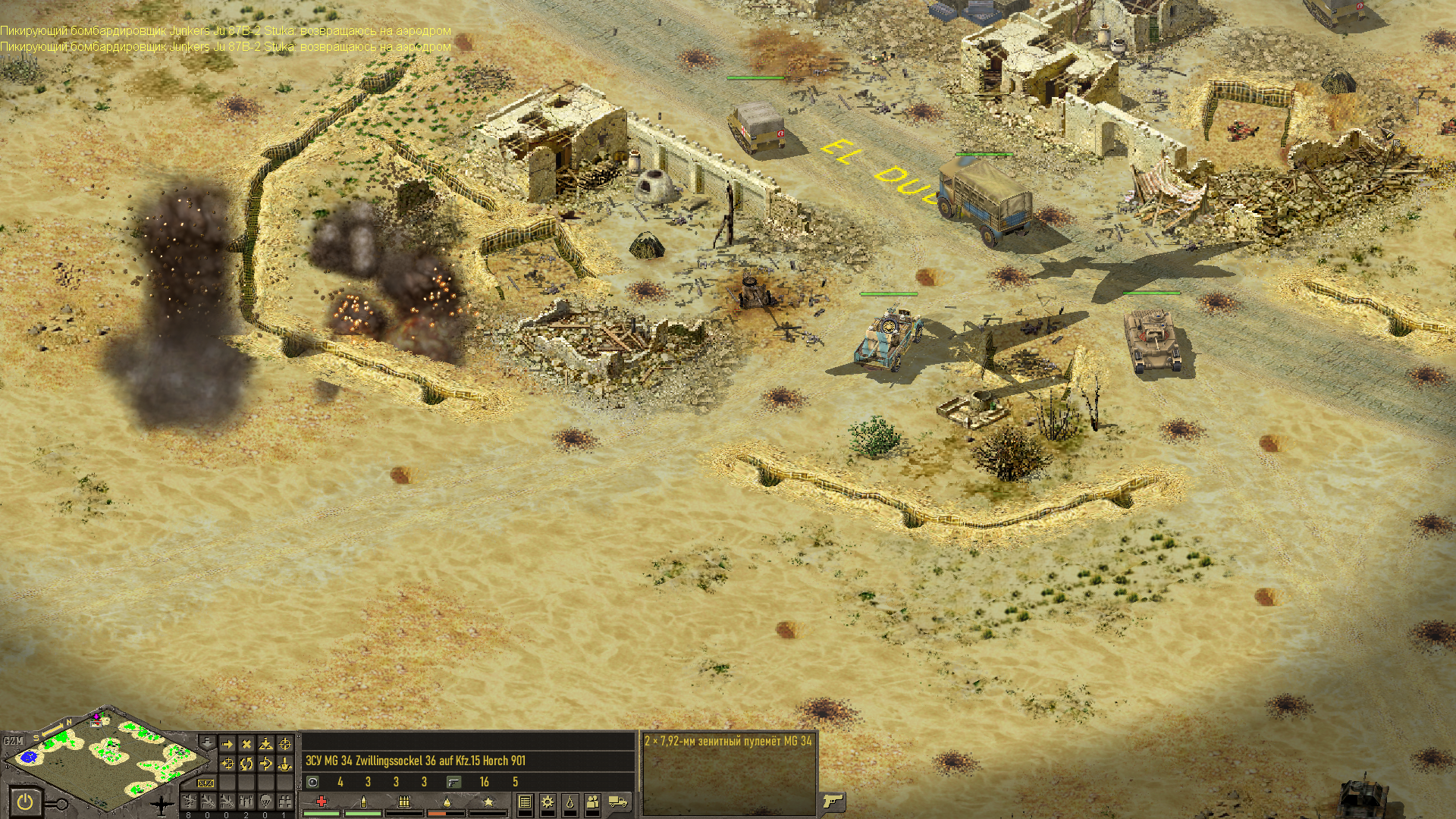The width and height of the screenshot is (1456, 819).
Task: Open the list sheet icon panel
Action: point(525,802)
